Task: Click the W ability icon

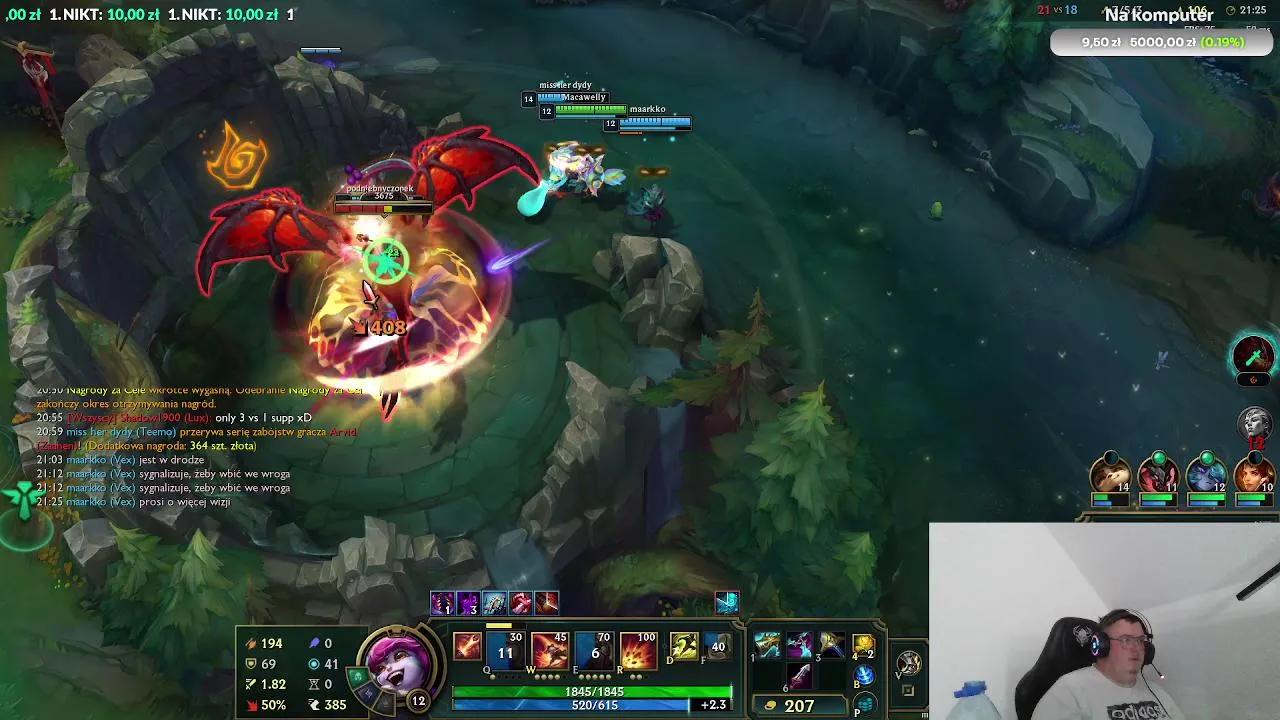Action: coord(550,648)
